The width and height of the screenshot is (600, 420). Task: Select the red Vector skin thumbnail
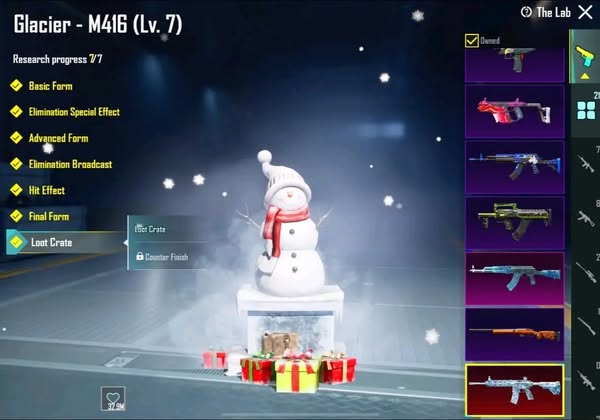pos(514,111)
